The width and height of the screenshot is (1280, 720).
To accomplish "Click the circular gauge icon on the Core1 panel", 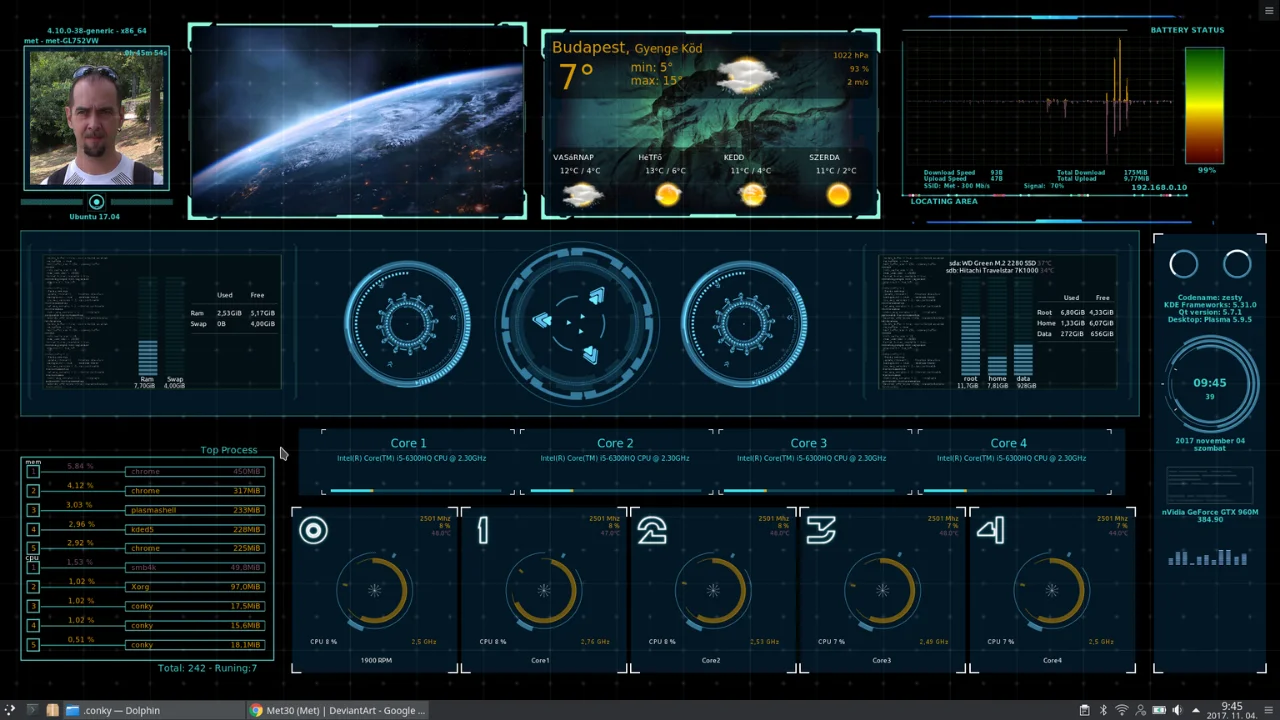I will (542, 590).
